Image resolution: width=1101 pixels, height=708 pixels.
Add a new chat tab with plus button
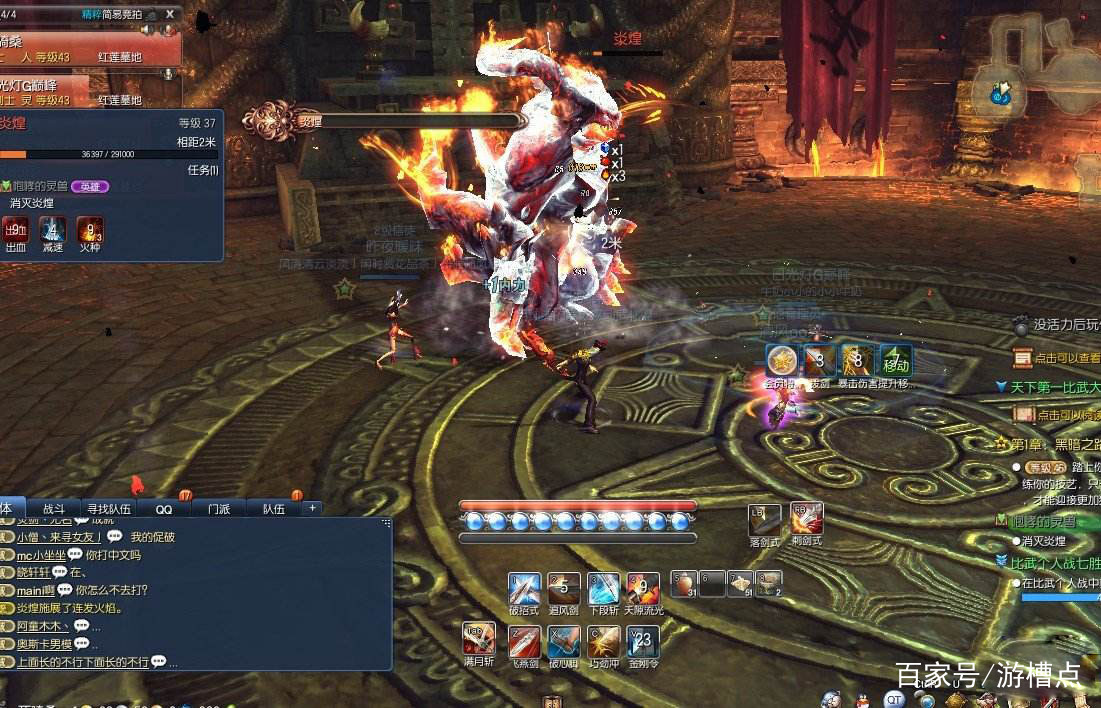(x=312, y=508)
